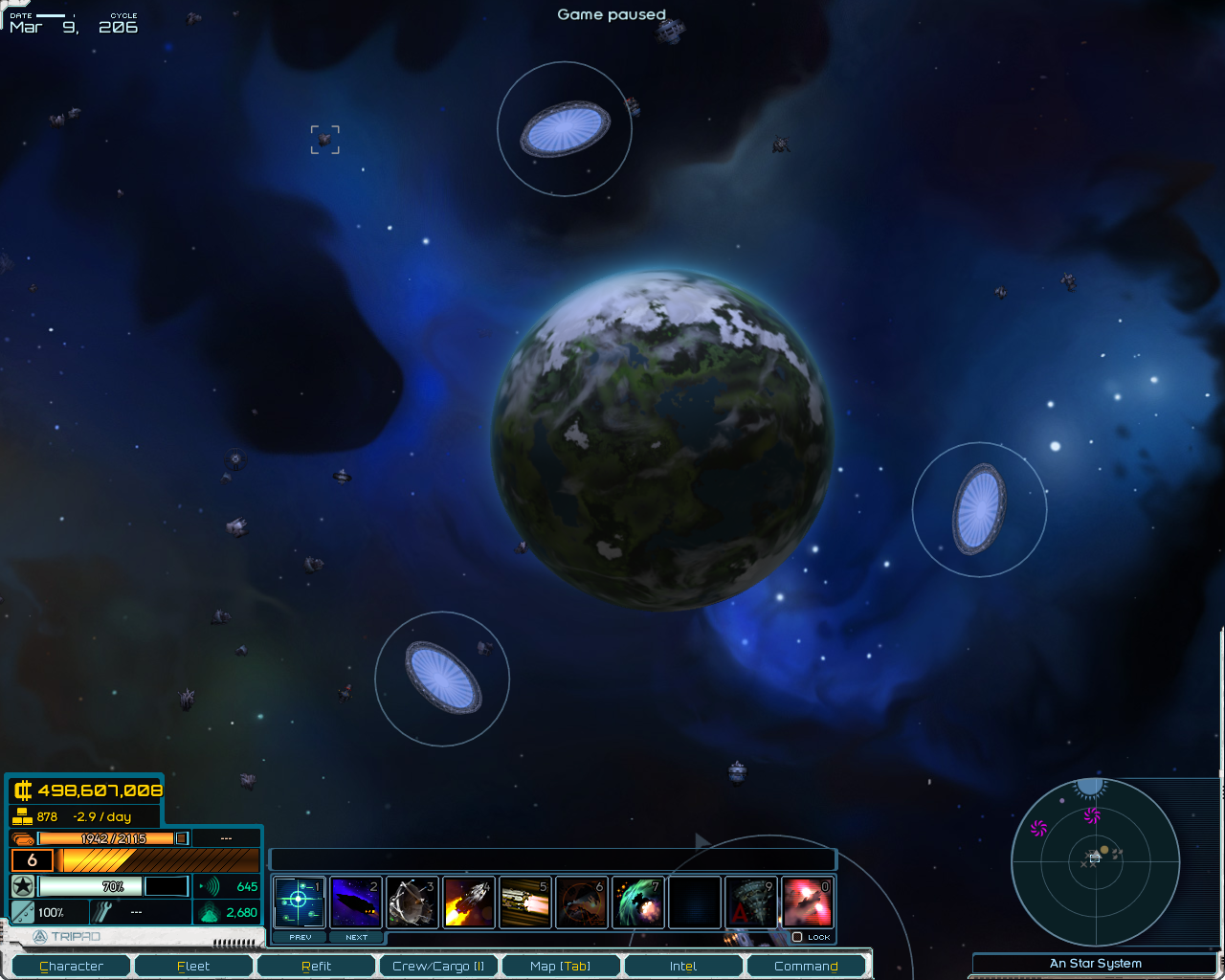Toggle the ability bar Lock checkbox

pos(797,937)
